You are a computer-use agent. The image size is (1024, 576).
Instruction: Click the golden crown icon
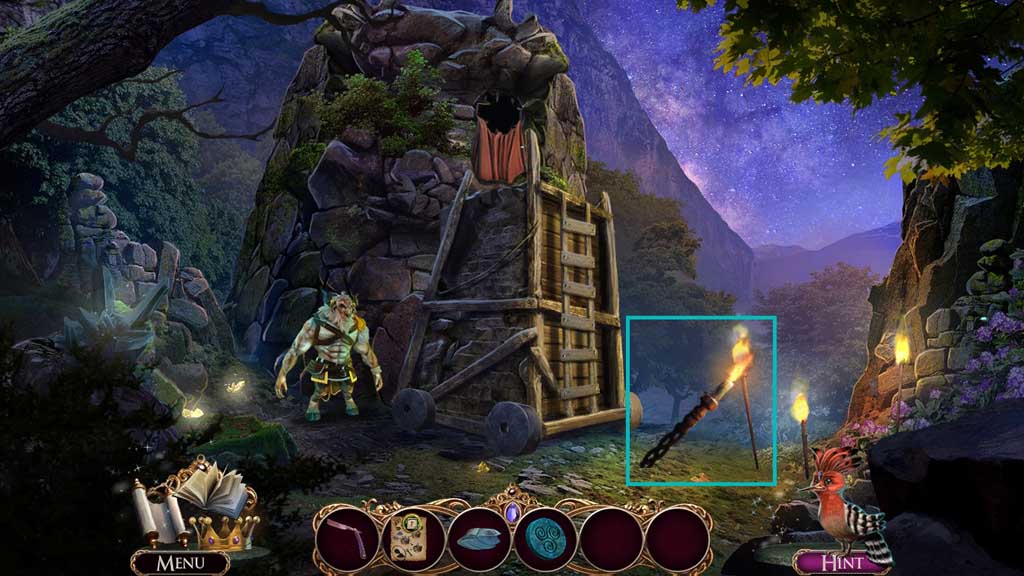pos(224,532)
